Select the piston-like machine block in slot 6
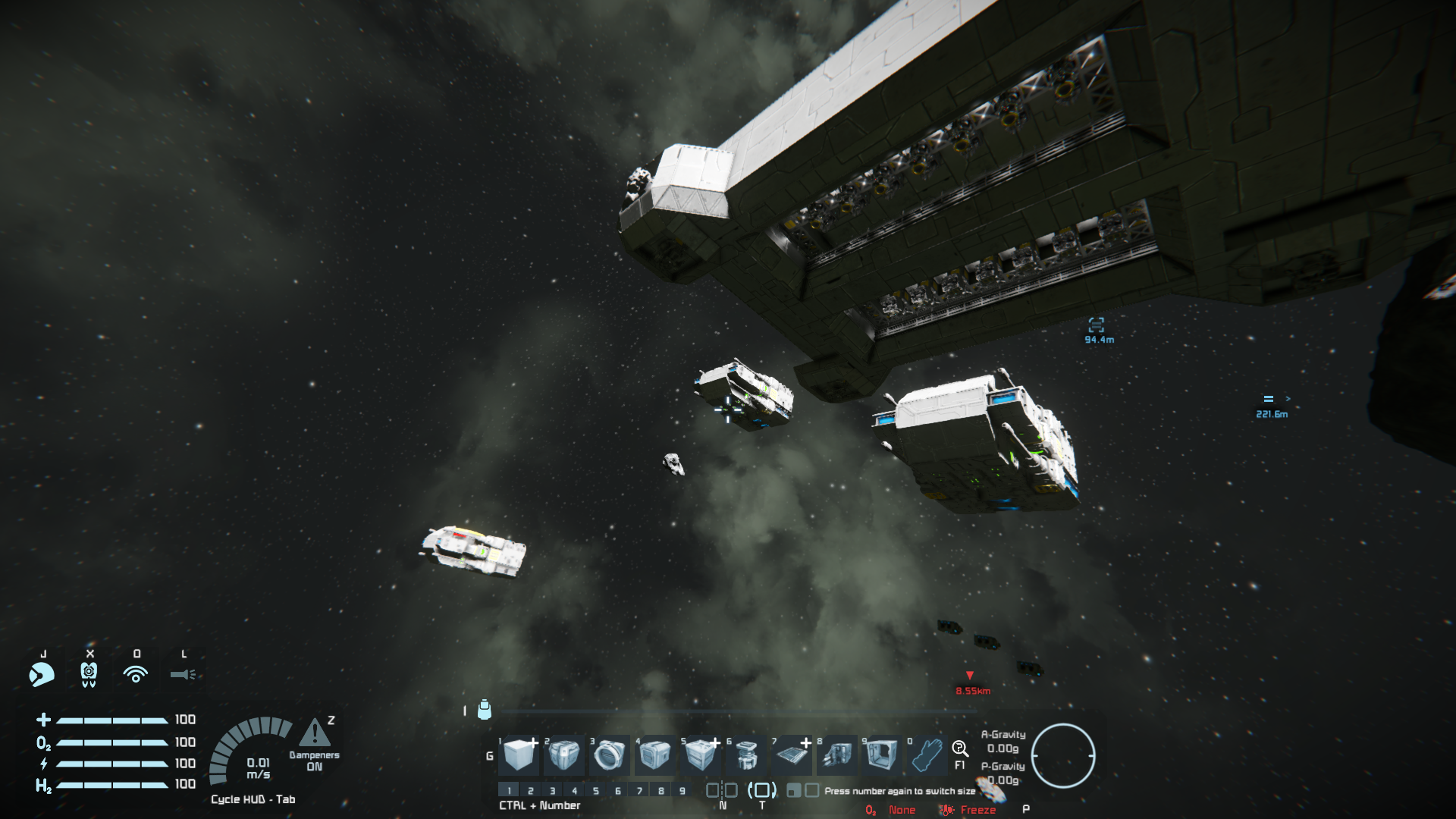1456x819 pixels. [746, 755]
